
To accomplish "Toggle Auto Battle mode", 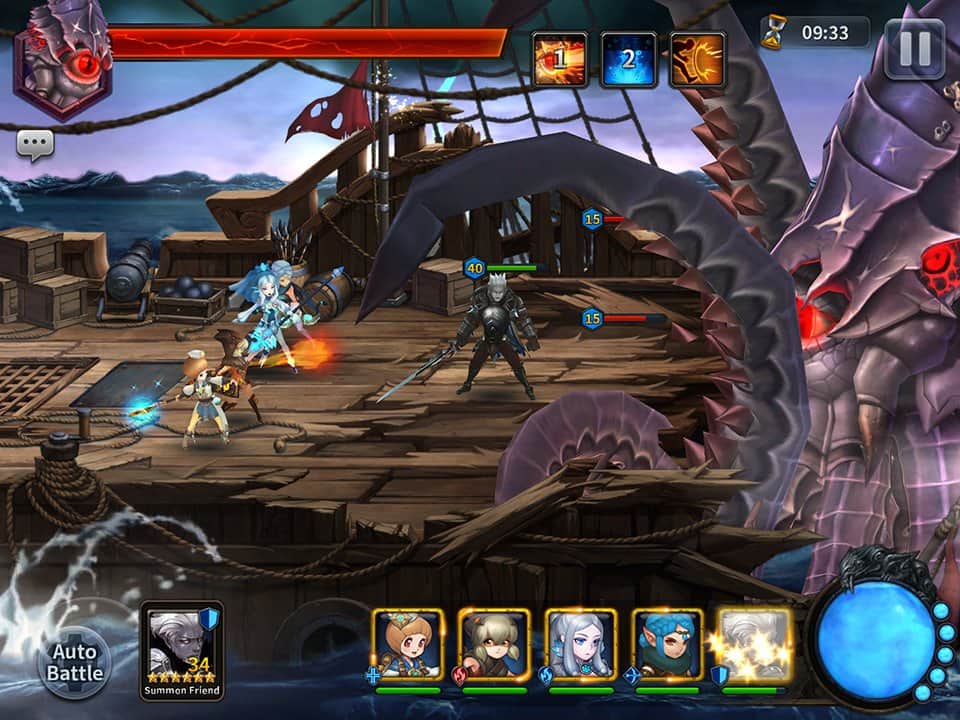I will pos(75,663).
